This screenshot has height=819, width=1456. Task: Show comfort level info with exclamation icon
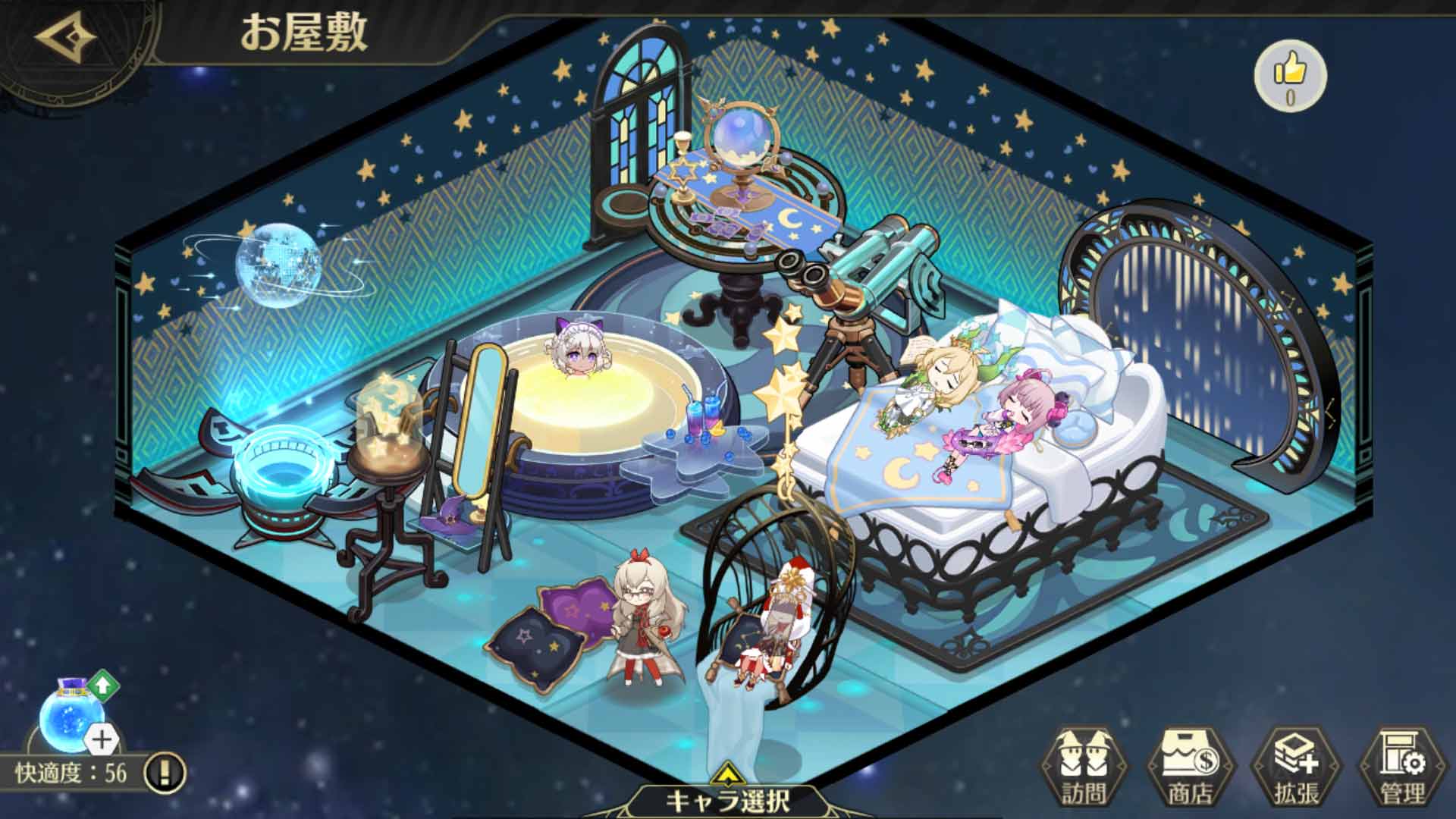(165, 773)
